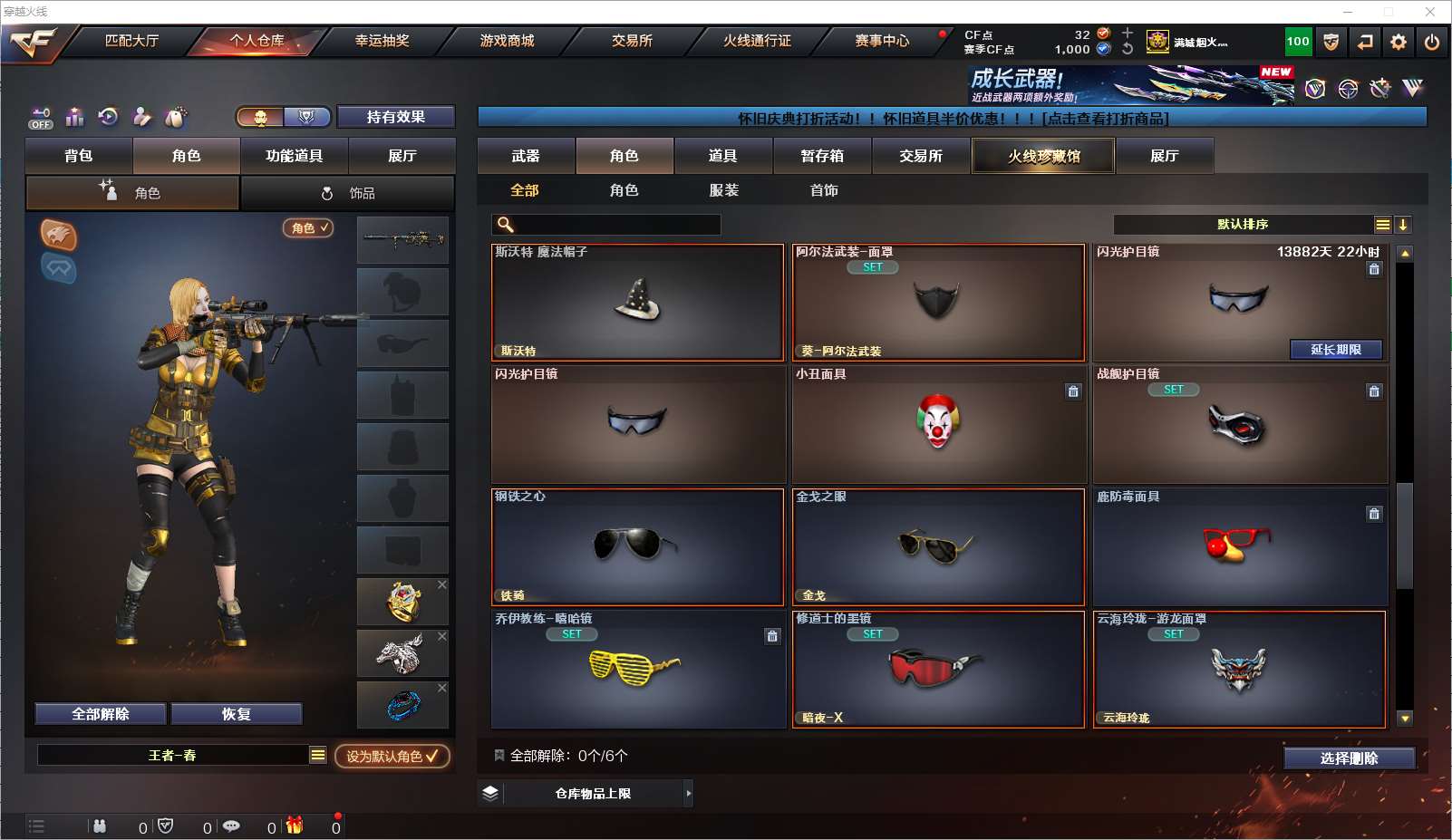Switch to the 交易所 top menu

point(632,41)
